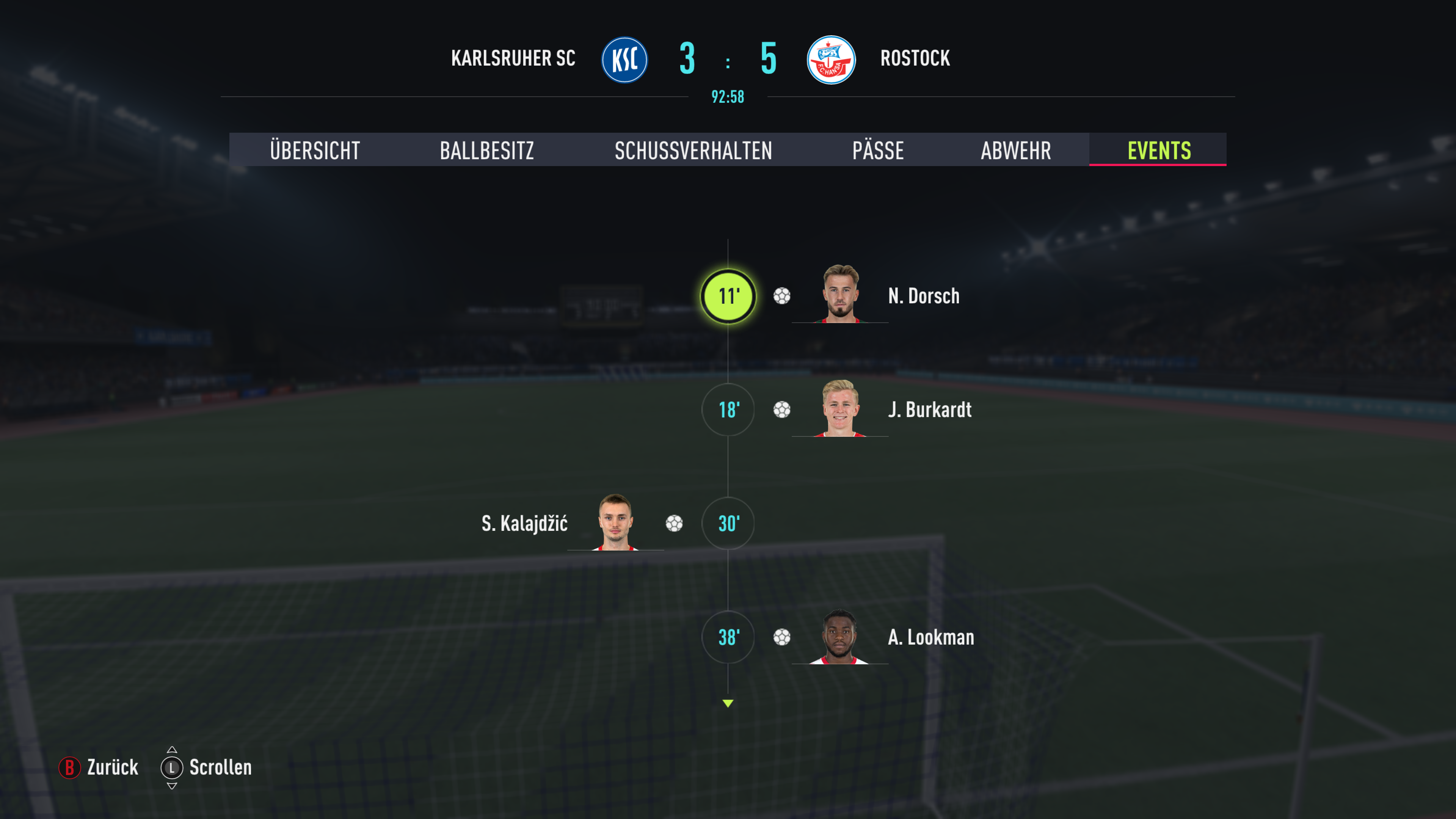Select the 30' timeline marker

(728, 523)
